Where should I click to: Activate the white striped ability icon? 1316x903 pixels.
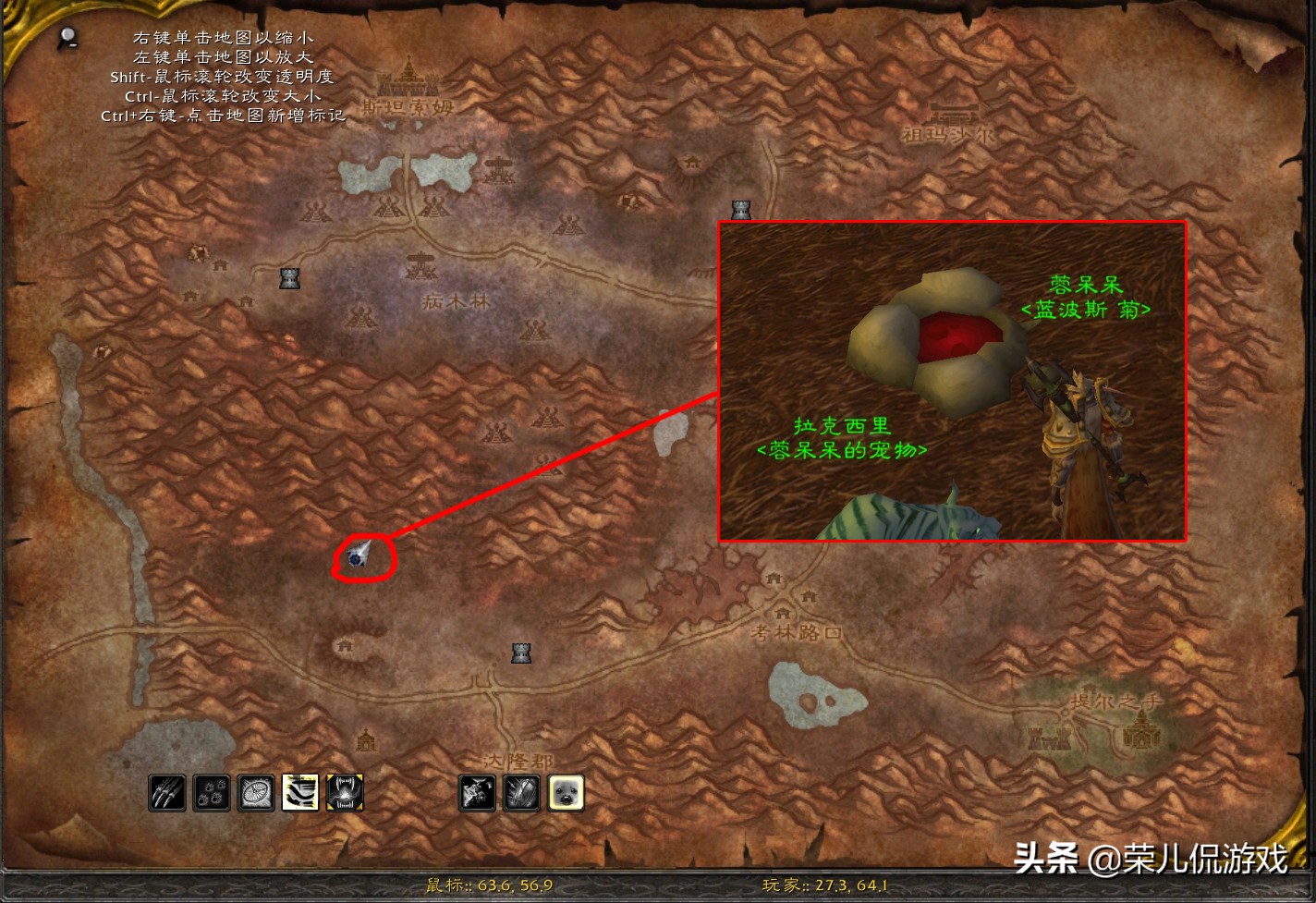point(300,793)
